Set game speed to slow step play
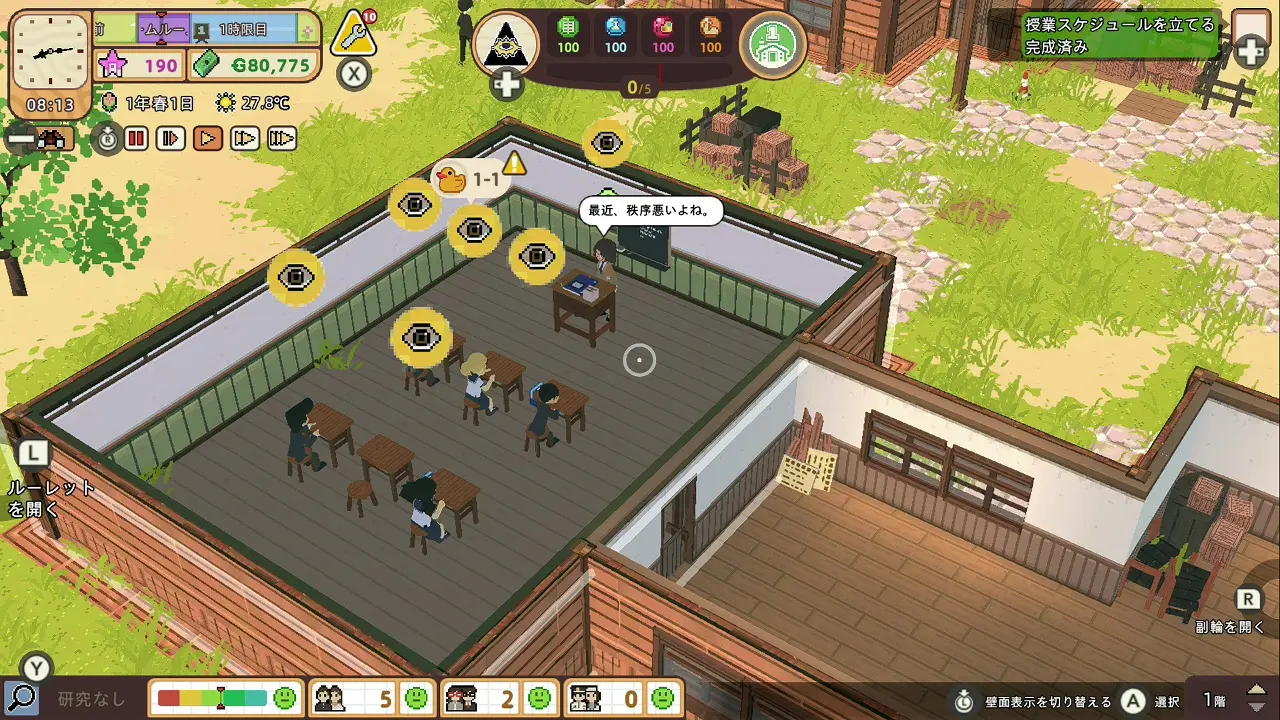Screen dimensions: 1280x720 click(x=171, y=138)
